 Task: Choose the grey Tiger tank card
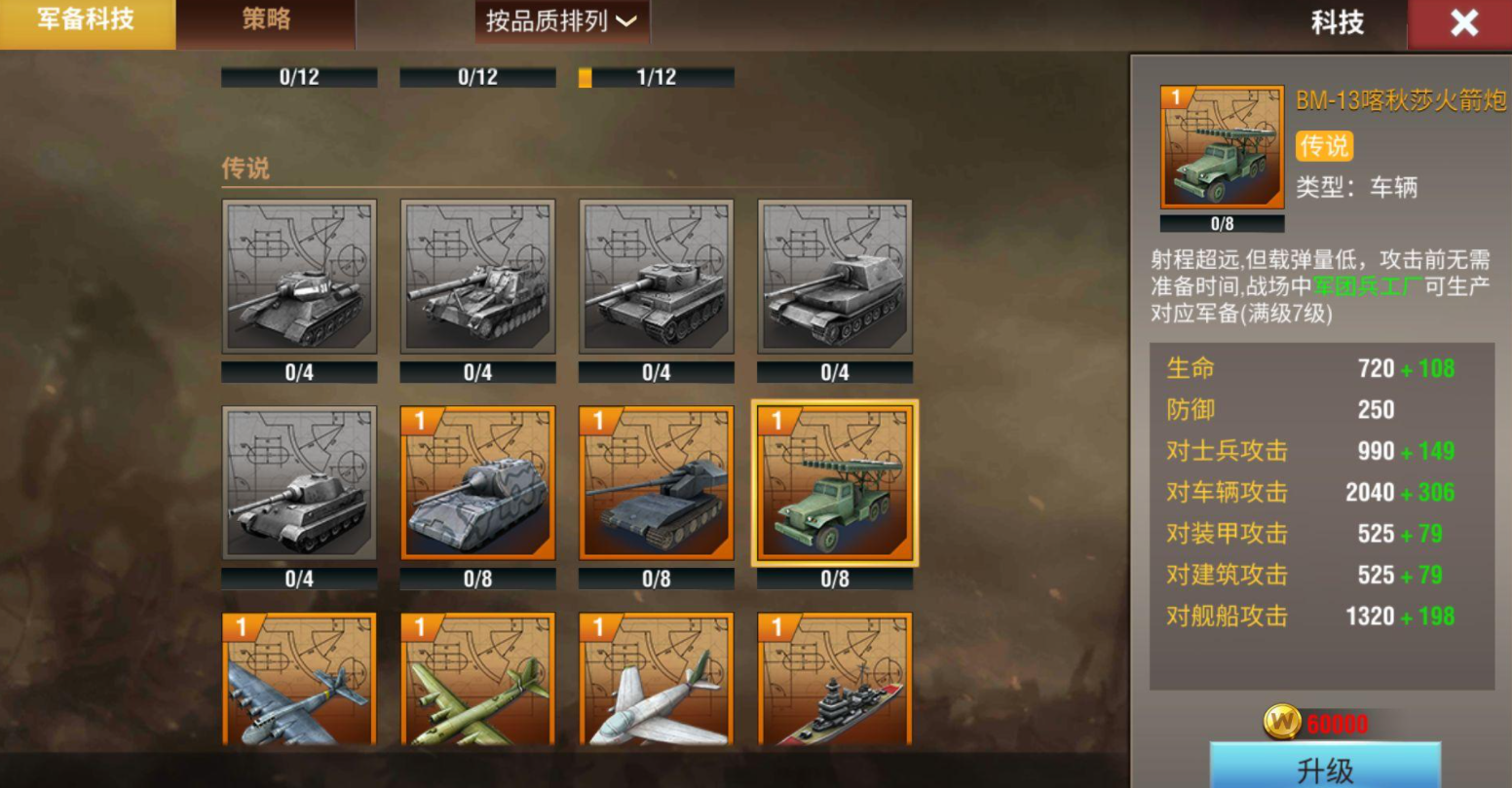(656, 277)
